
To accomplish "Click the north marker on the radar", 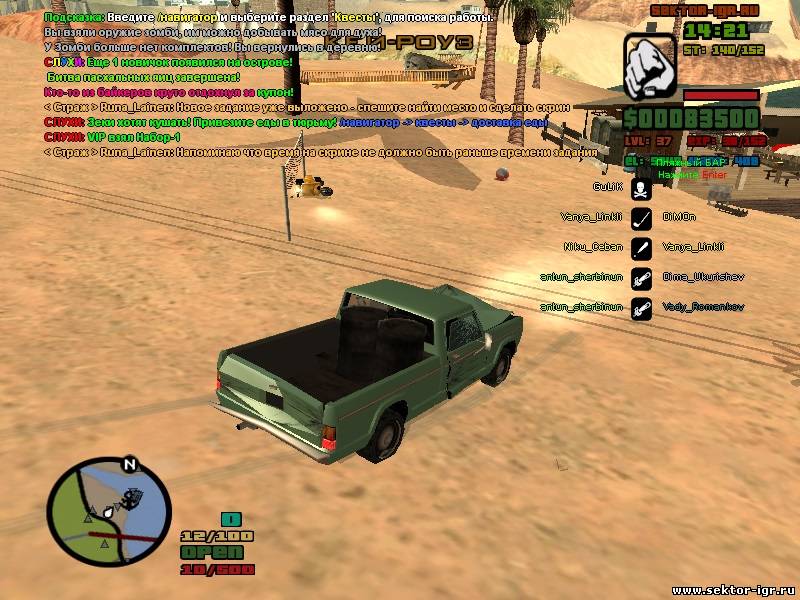I will pos(128,464).
